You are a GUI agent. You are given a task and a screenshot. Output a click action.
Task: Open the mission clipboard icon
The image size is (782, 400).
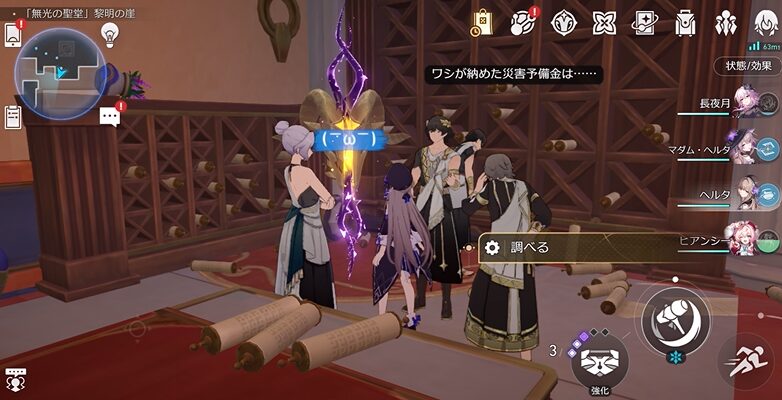pos(13,115)
